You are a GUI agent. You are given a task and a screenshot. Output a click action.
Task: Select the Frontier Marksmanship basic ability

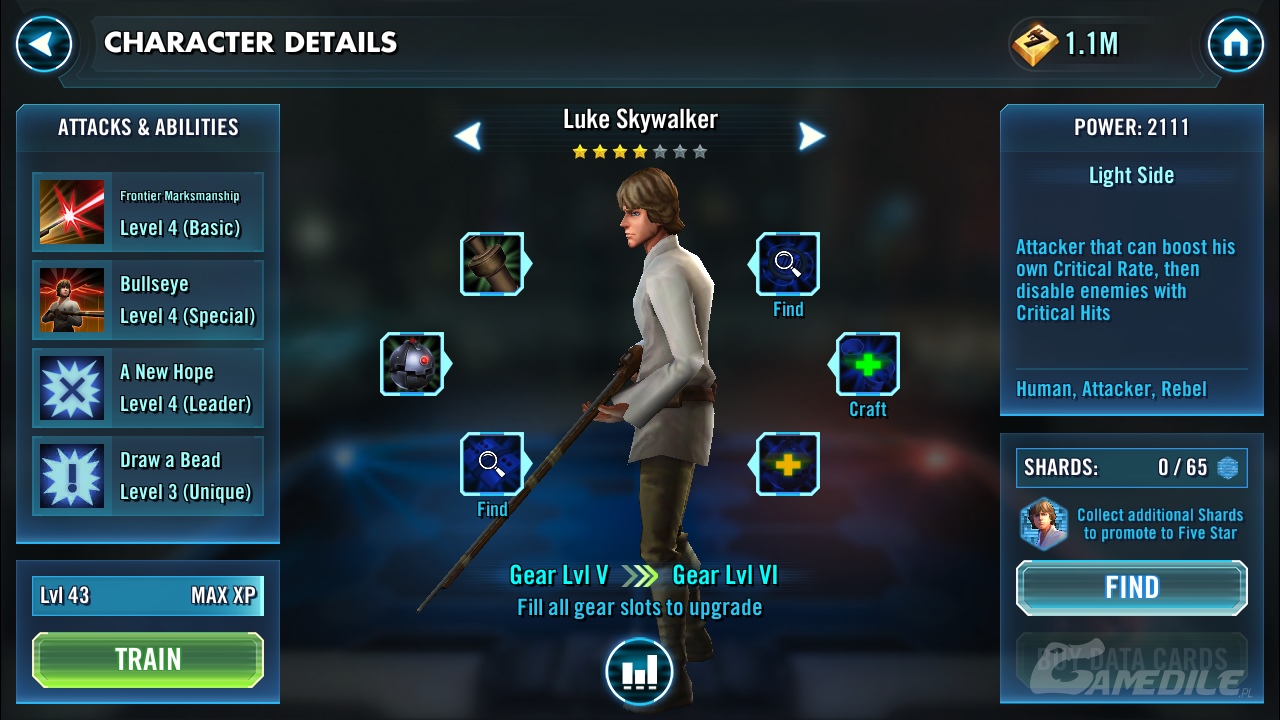(148, 212)
